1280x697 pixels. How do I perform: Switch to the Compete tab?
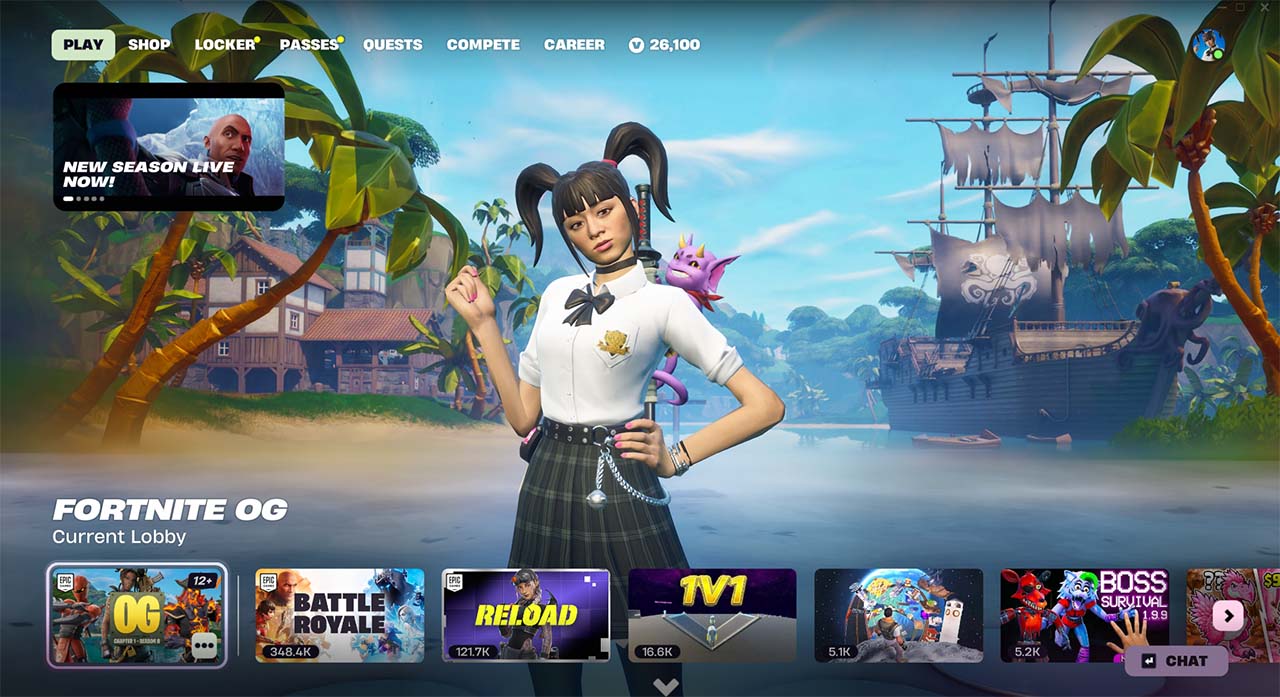tap(483, 45)
